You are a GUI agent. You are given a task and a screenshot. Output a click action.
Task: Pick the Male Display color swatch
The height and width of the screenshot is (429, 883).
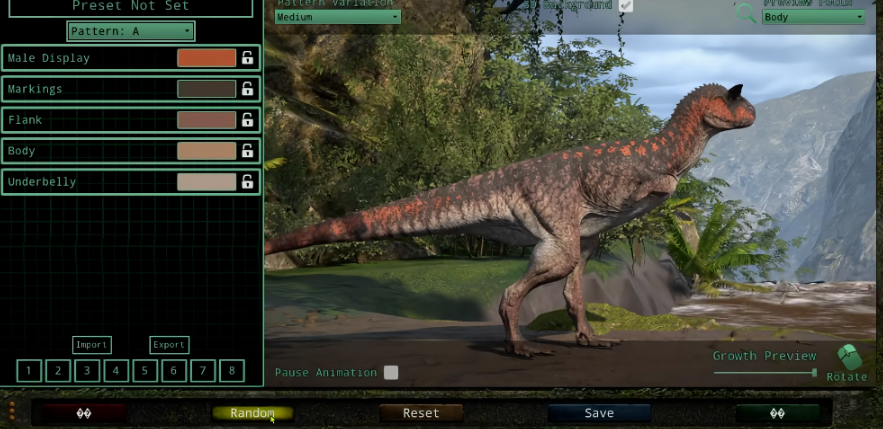(x=206, y=58)
